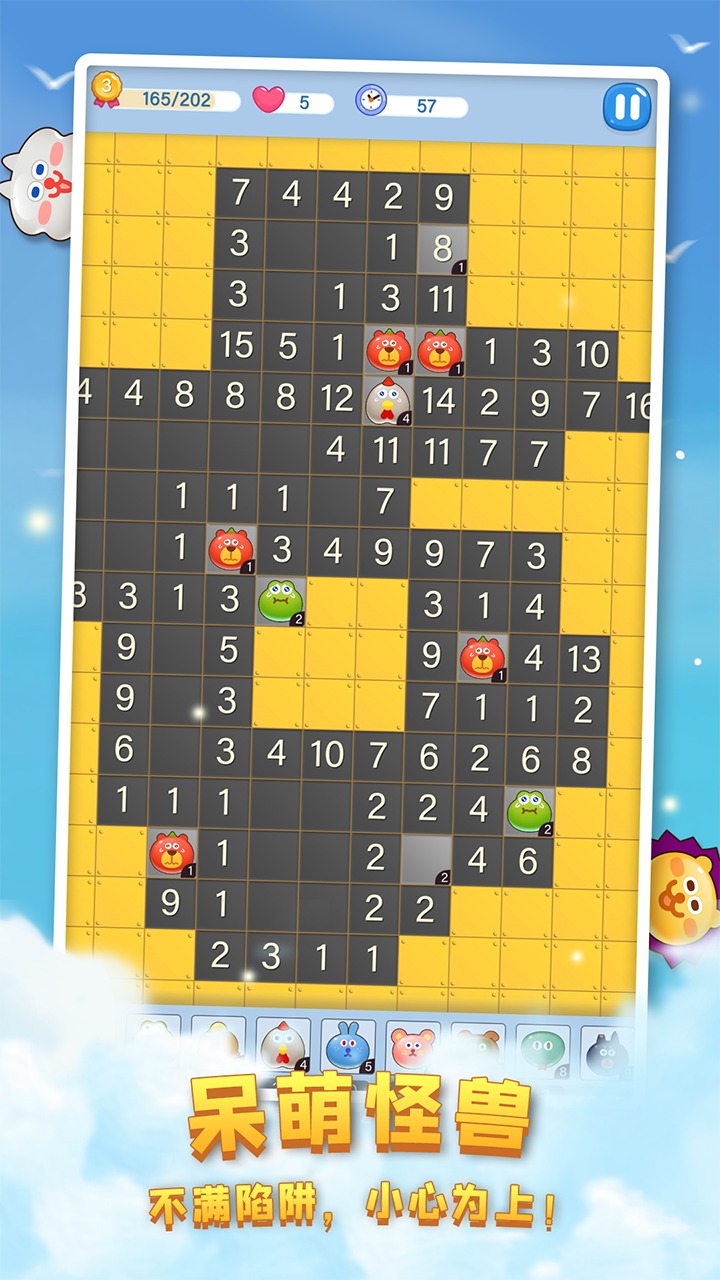Click the highlighted number 8 tile
Image resolution: width=720 pixels, height=1280 pixels.
[x=442, y=247]
